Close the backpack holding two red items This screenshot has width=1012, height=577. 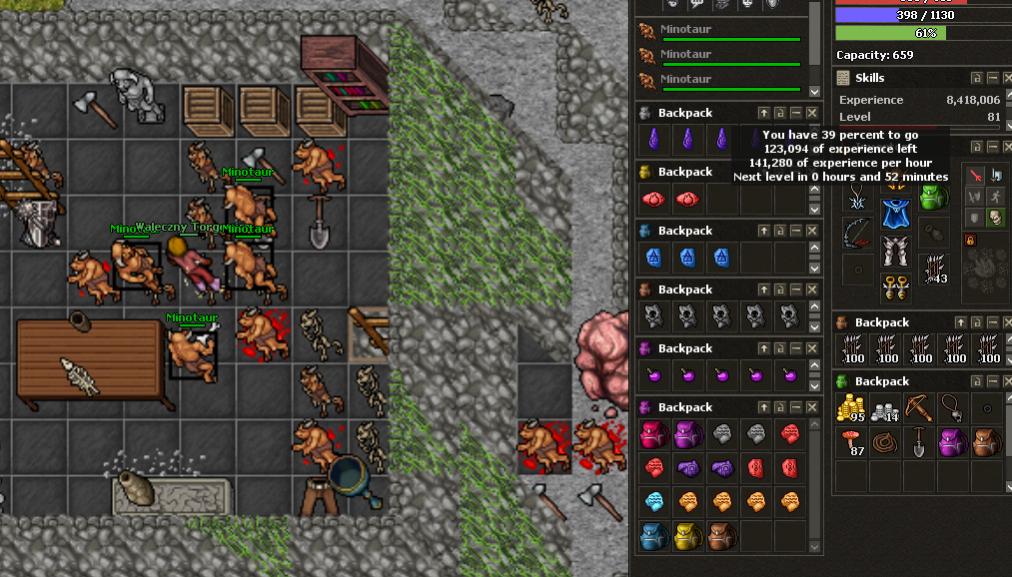click(812, 172)
